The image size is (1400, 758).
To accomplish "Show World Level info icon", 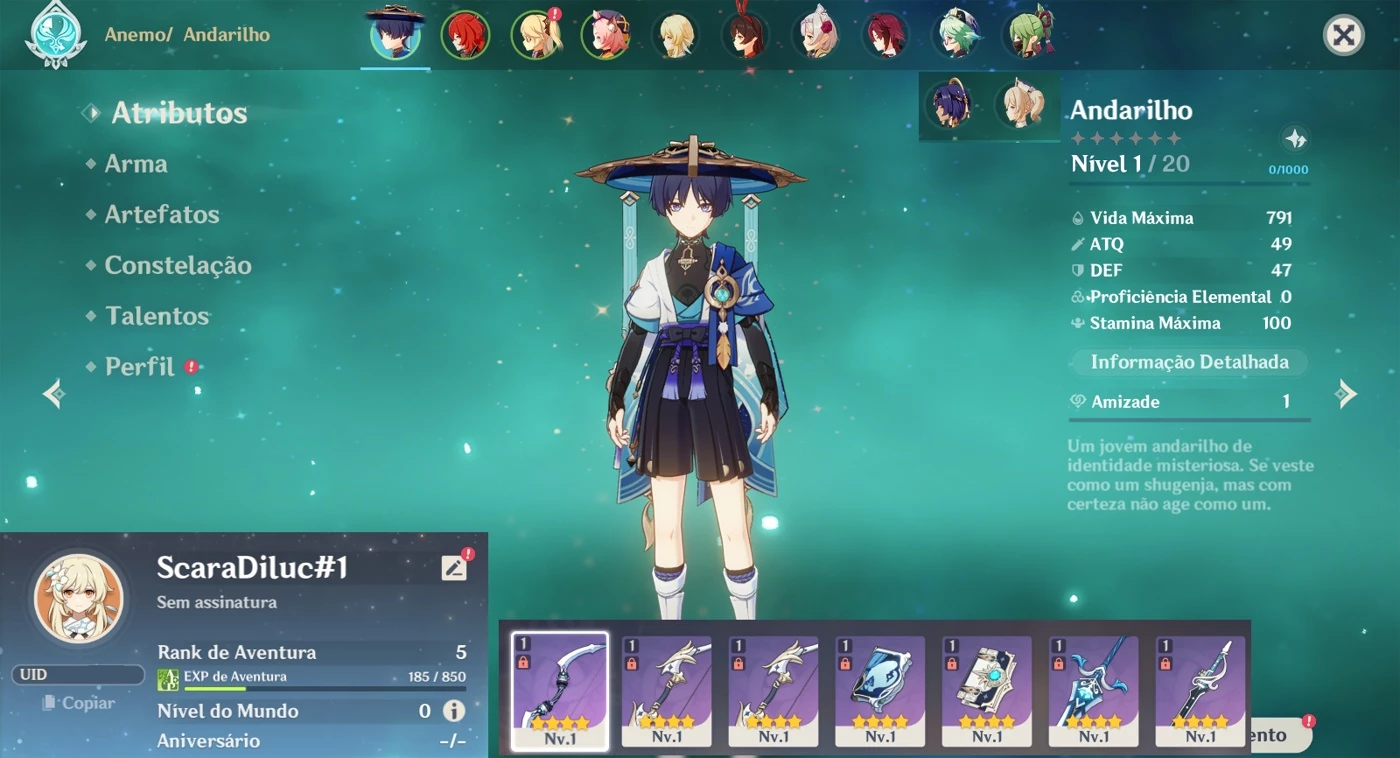I will [x=454, y=711].
